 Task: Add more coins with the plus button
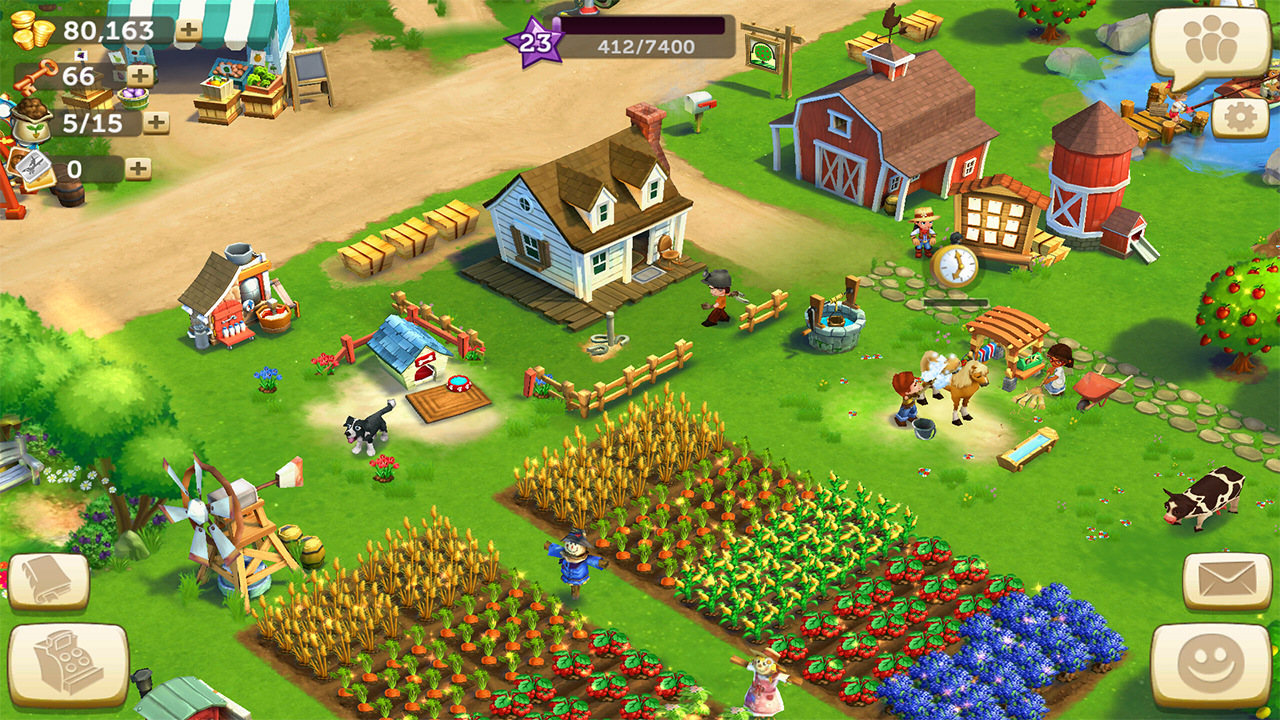[188, 30]
